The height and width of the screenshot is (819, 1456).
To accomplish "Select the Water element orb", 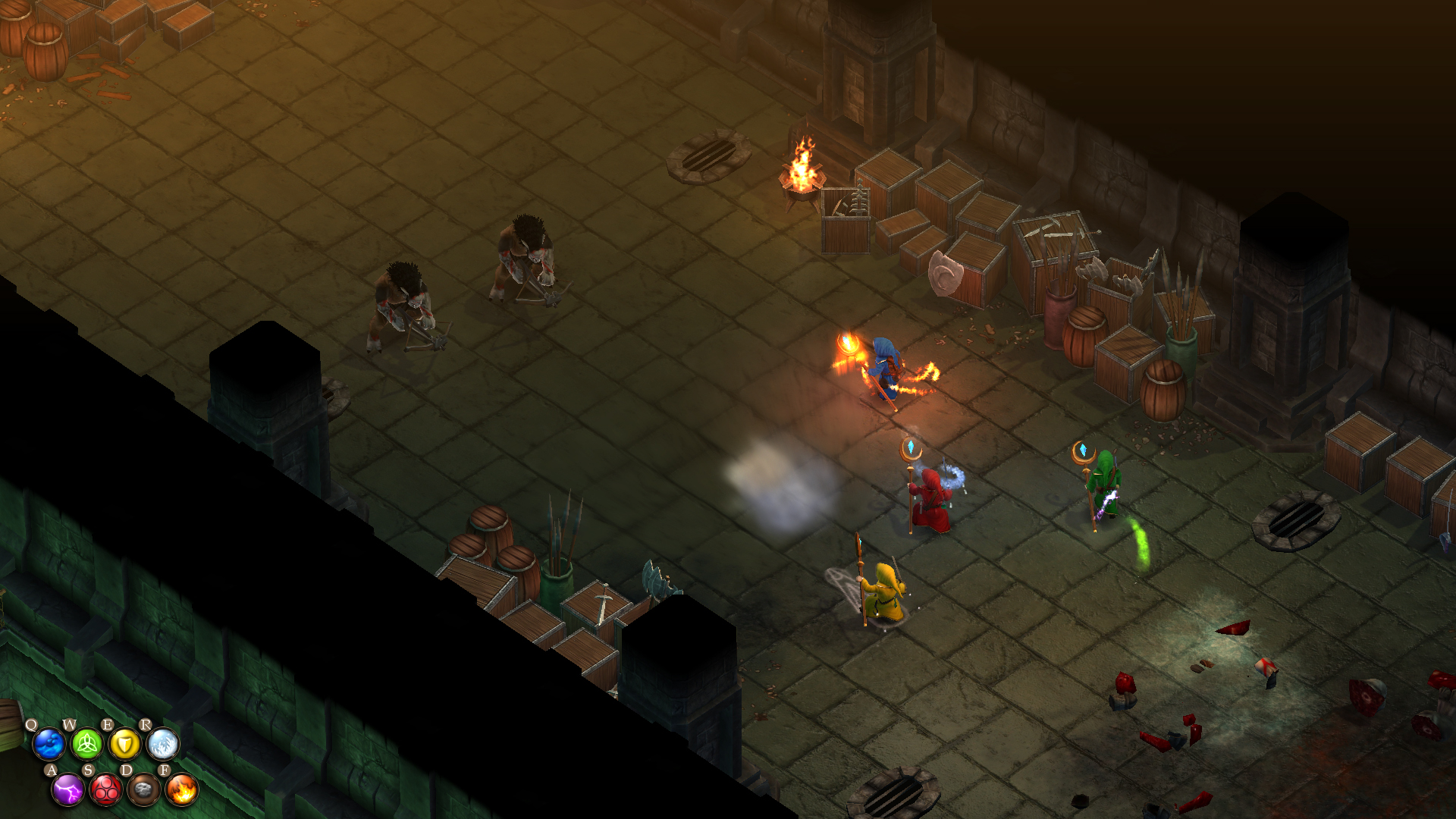I will (49, 745).
